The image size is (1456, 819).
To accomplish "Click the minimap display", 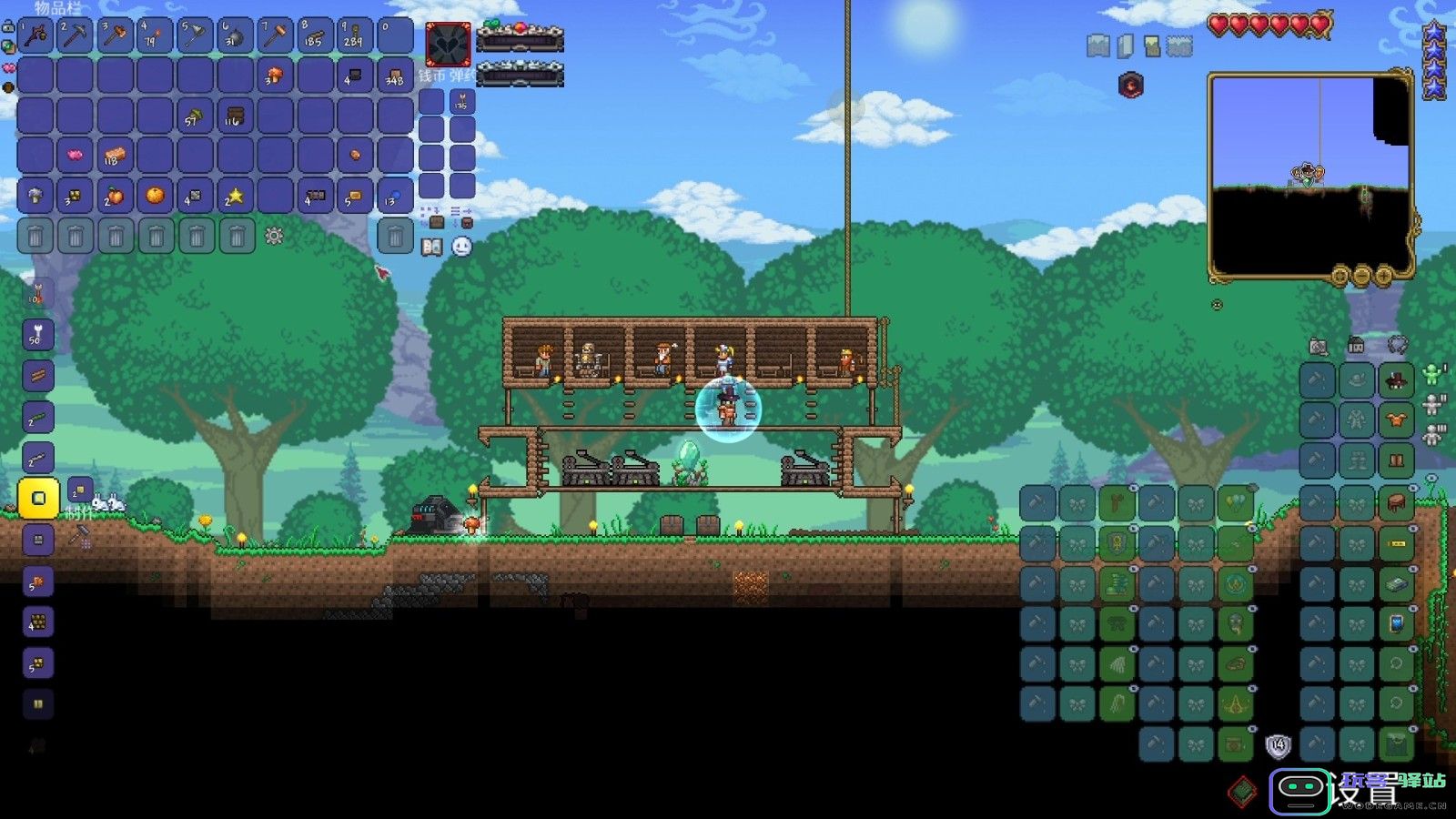I will [1309, 176].
